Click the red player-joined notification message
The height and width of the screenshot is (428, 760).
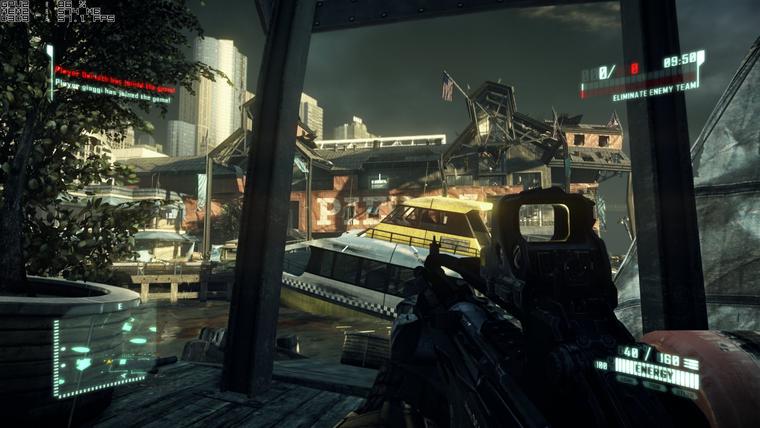112,72
